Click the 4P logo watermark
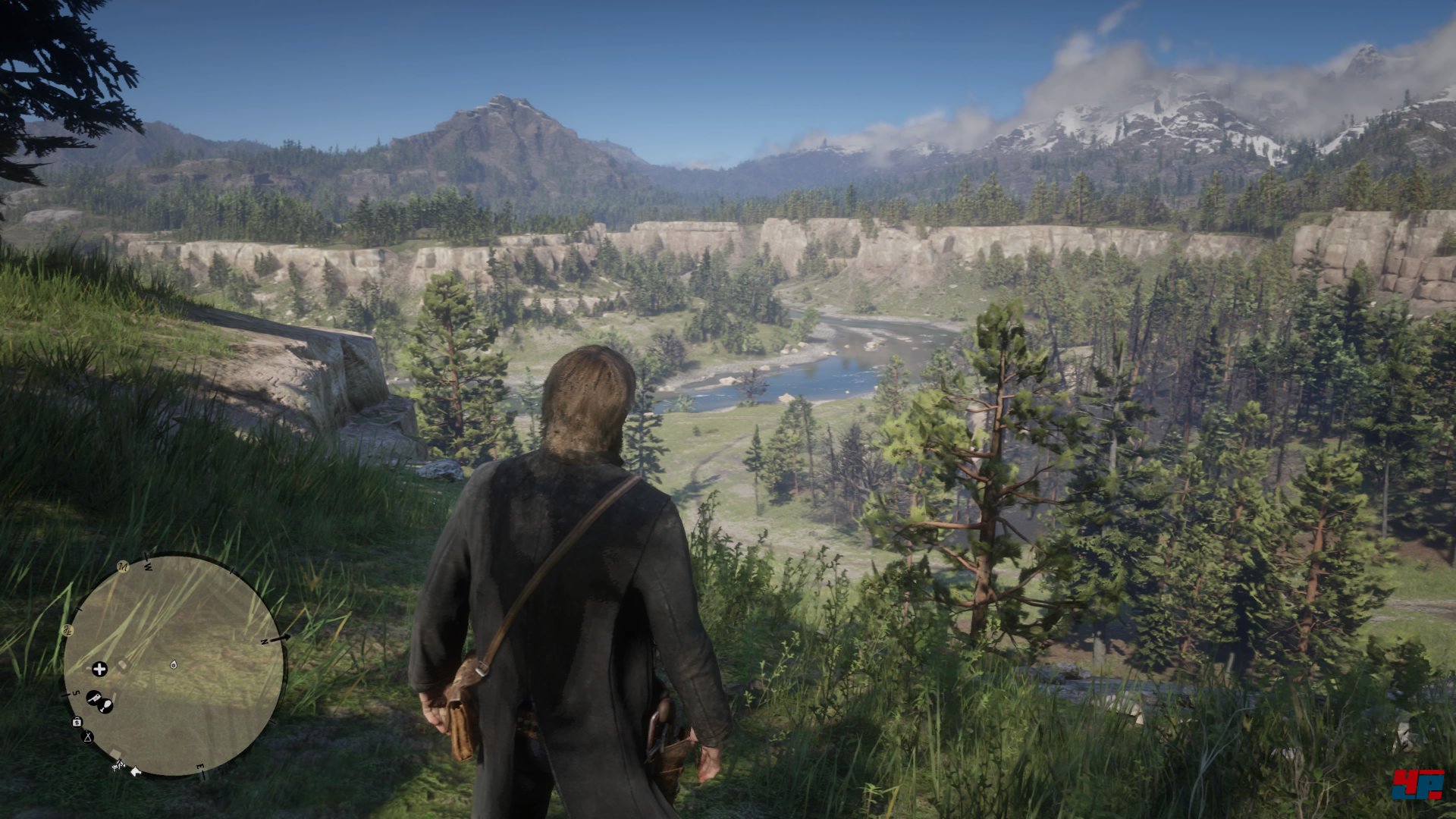The height and width of the screenshot is (819, 1456). [x=1417, y=783]
